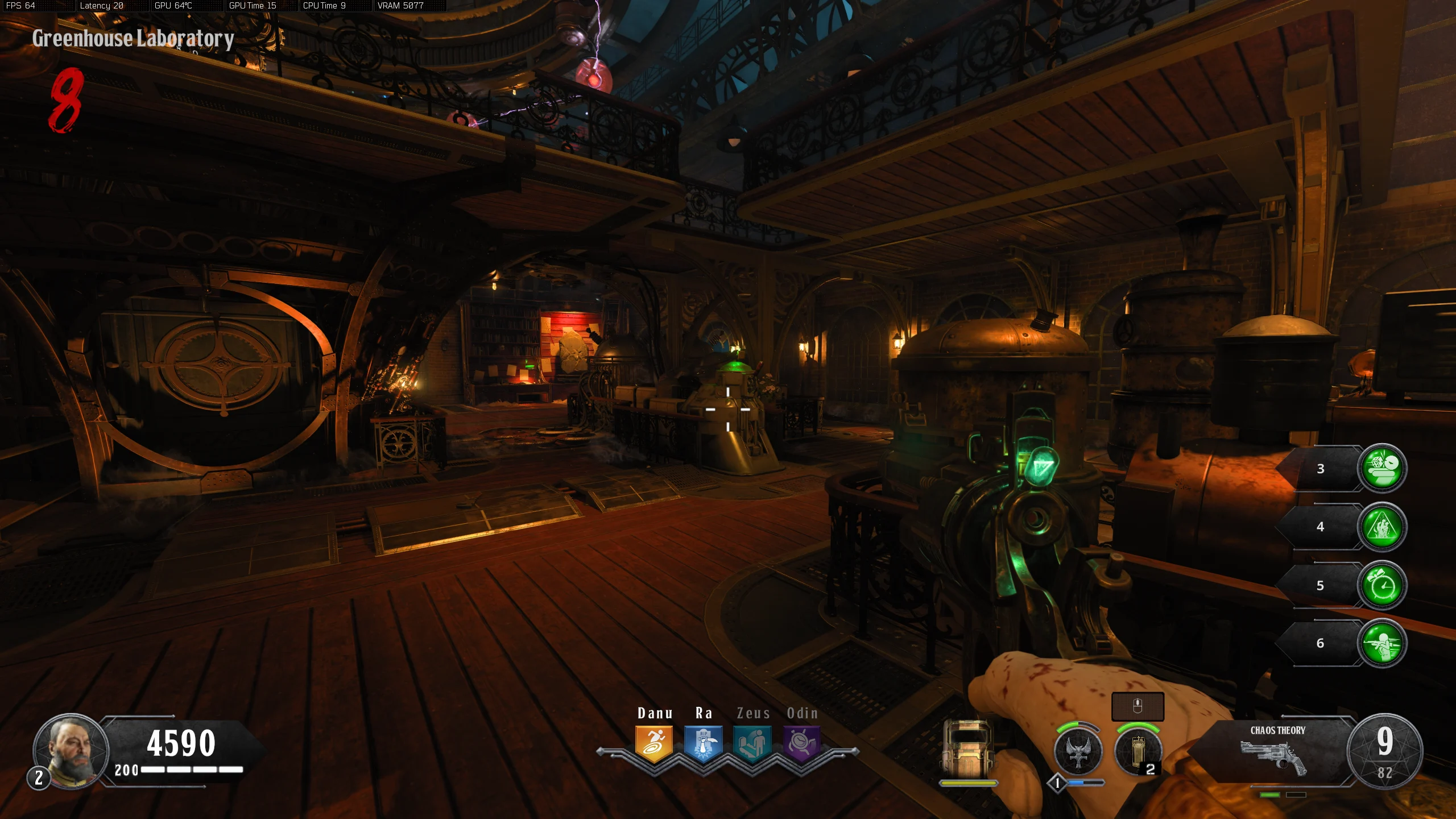Activate the rifle soldier elixir in slot 6

1382,643
